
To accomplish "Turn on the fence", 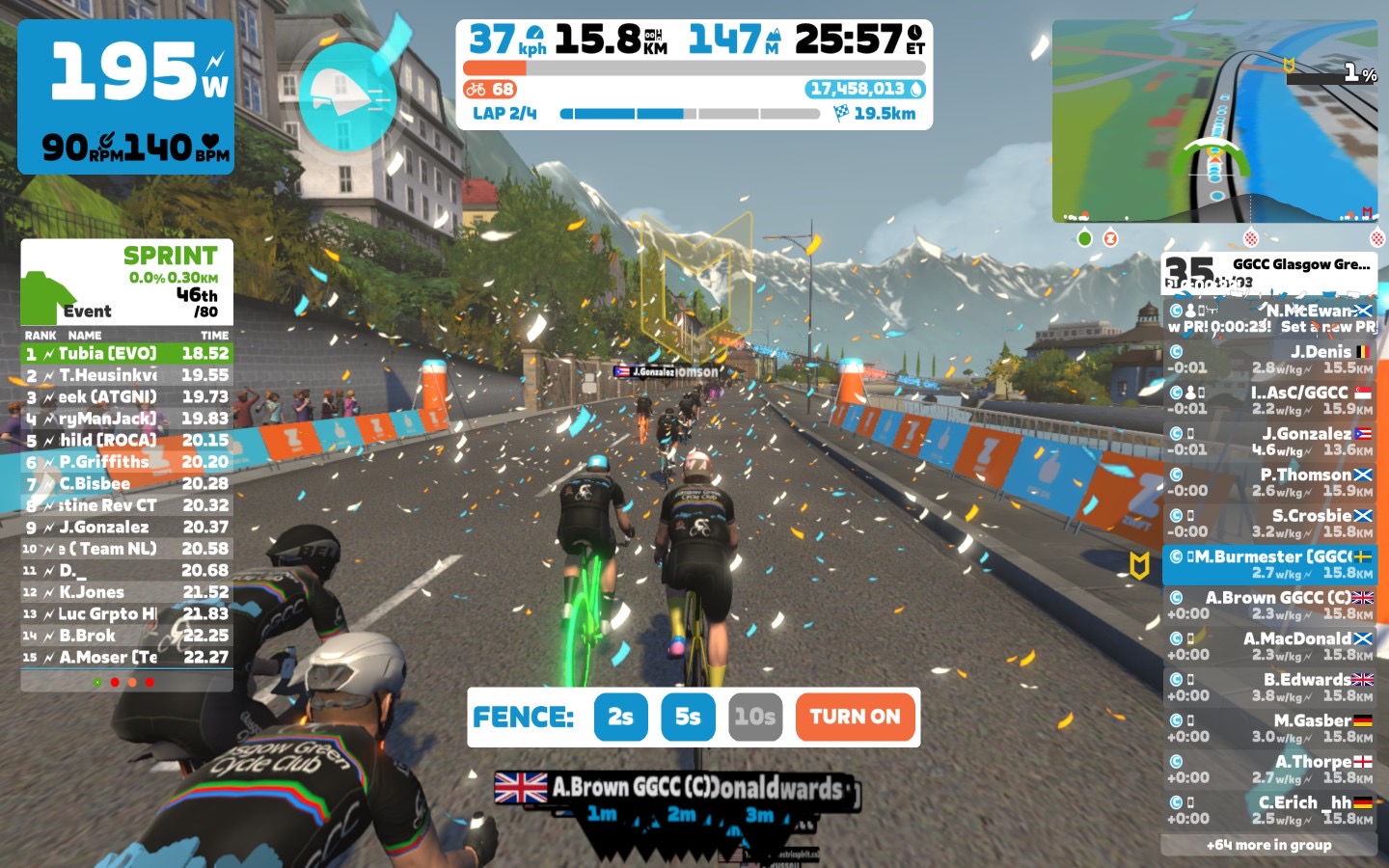I will pyautogui.click(x=855, y=717).
